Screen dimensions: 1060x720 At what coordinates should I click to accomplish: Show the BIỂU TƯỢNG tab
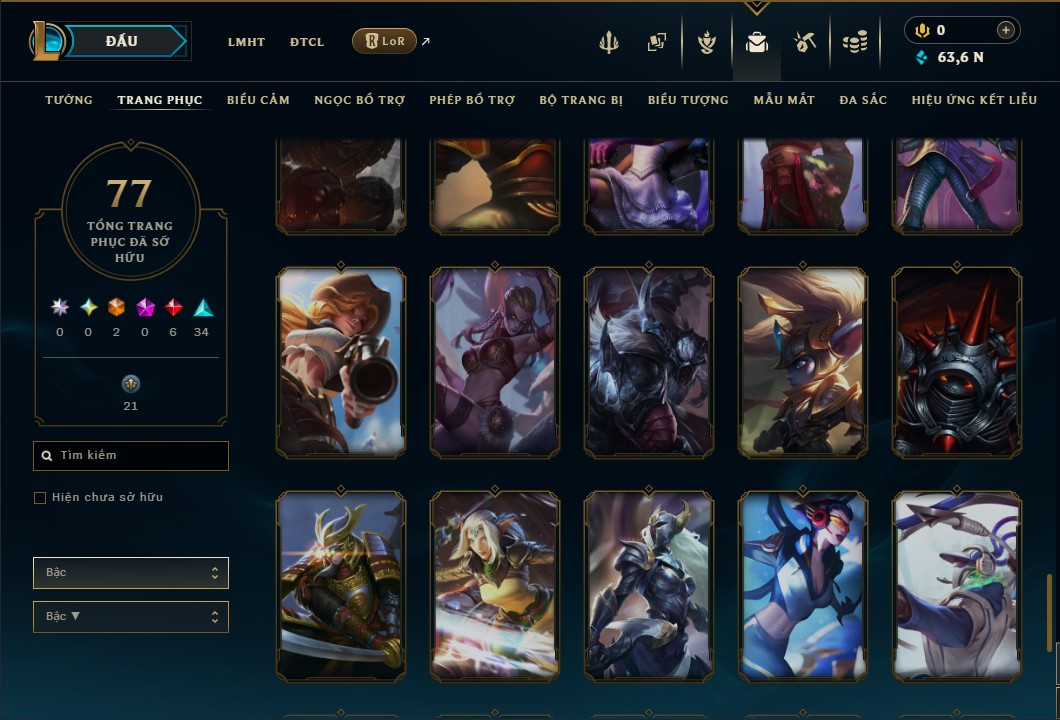(688, 100)
